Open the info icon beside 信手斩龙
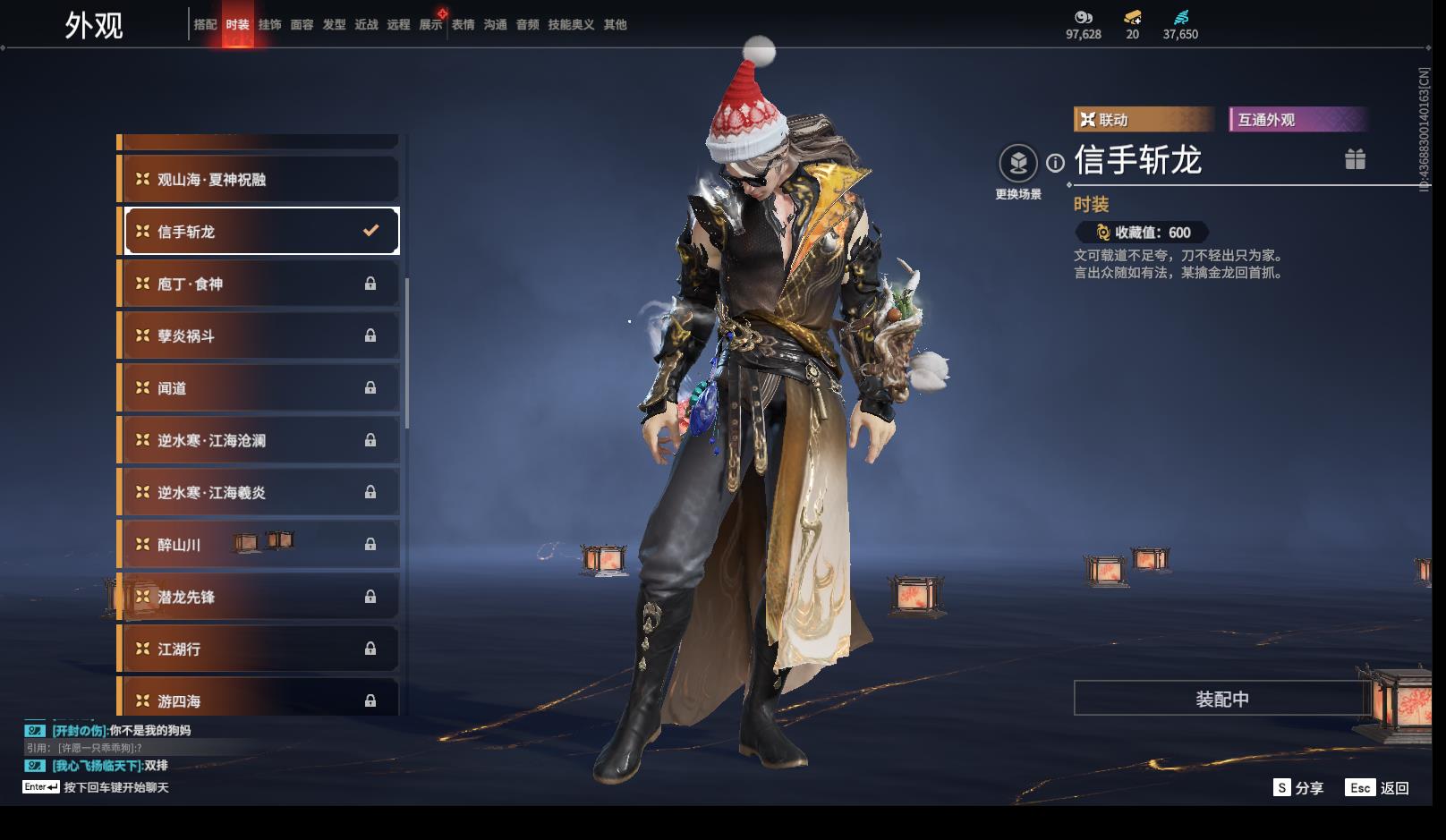This screenshot has height=840, width=1446. [x=1056, y=163]
